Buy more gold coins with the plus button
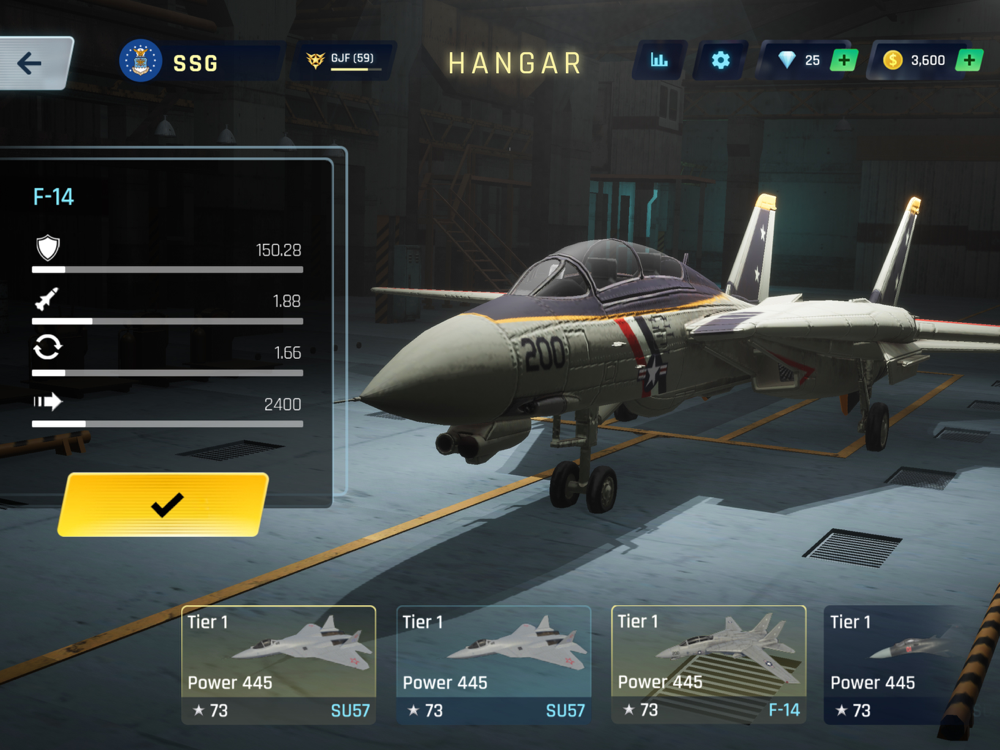The width and height of the screenshot is (1000, 750). pyautogui.click(x=968, y=61)
